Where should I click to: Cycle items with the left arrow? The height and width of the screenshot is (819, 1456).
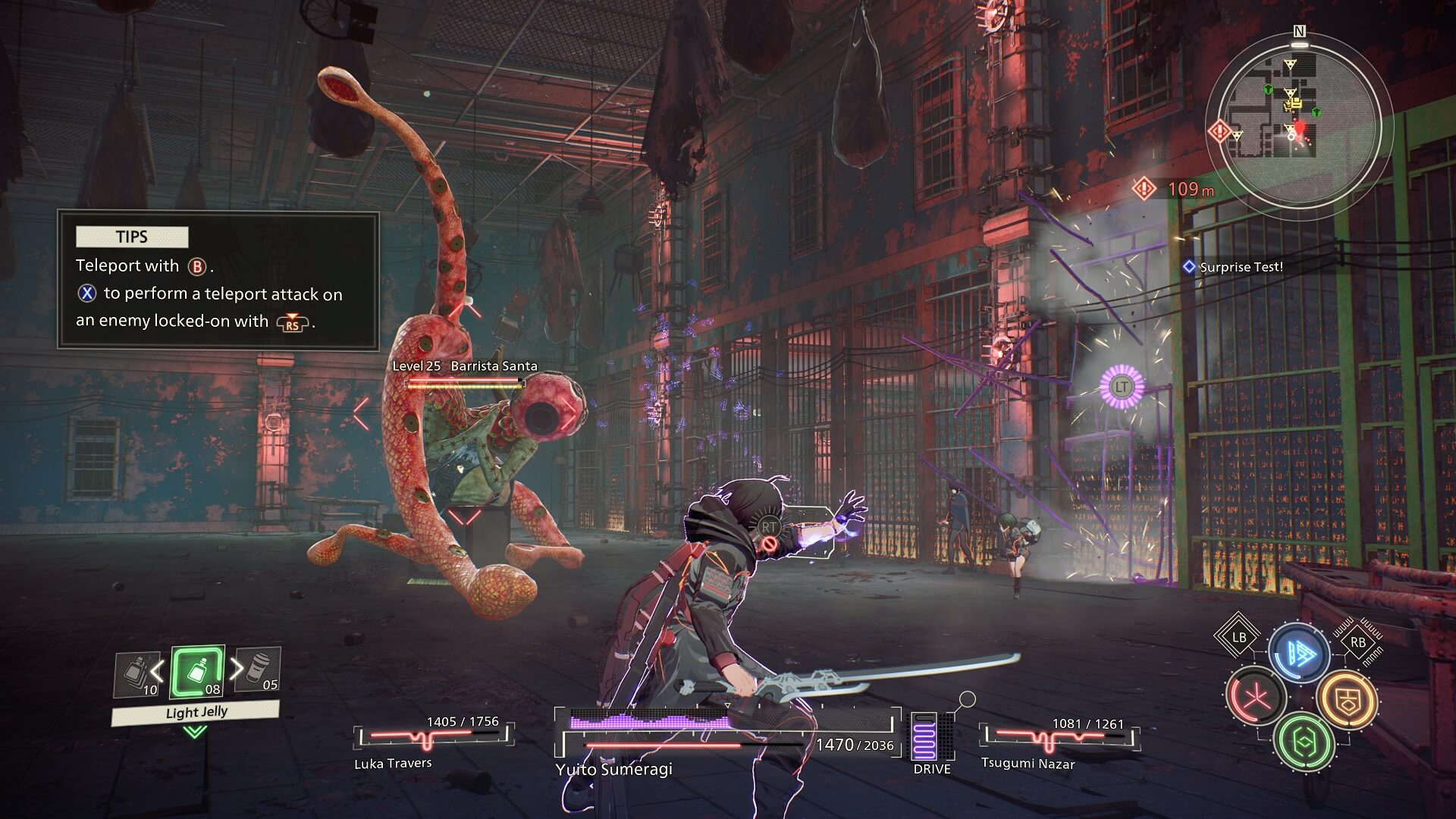pos(158,670)
